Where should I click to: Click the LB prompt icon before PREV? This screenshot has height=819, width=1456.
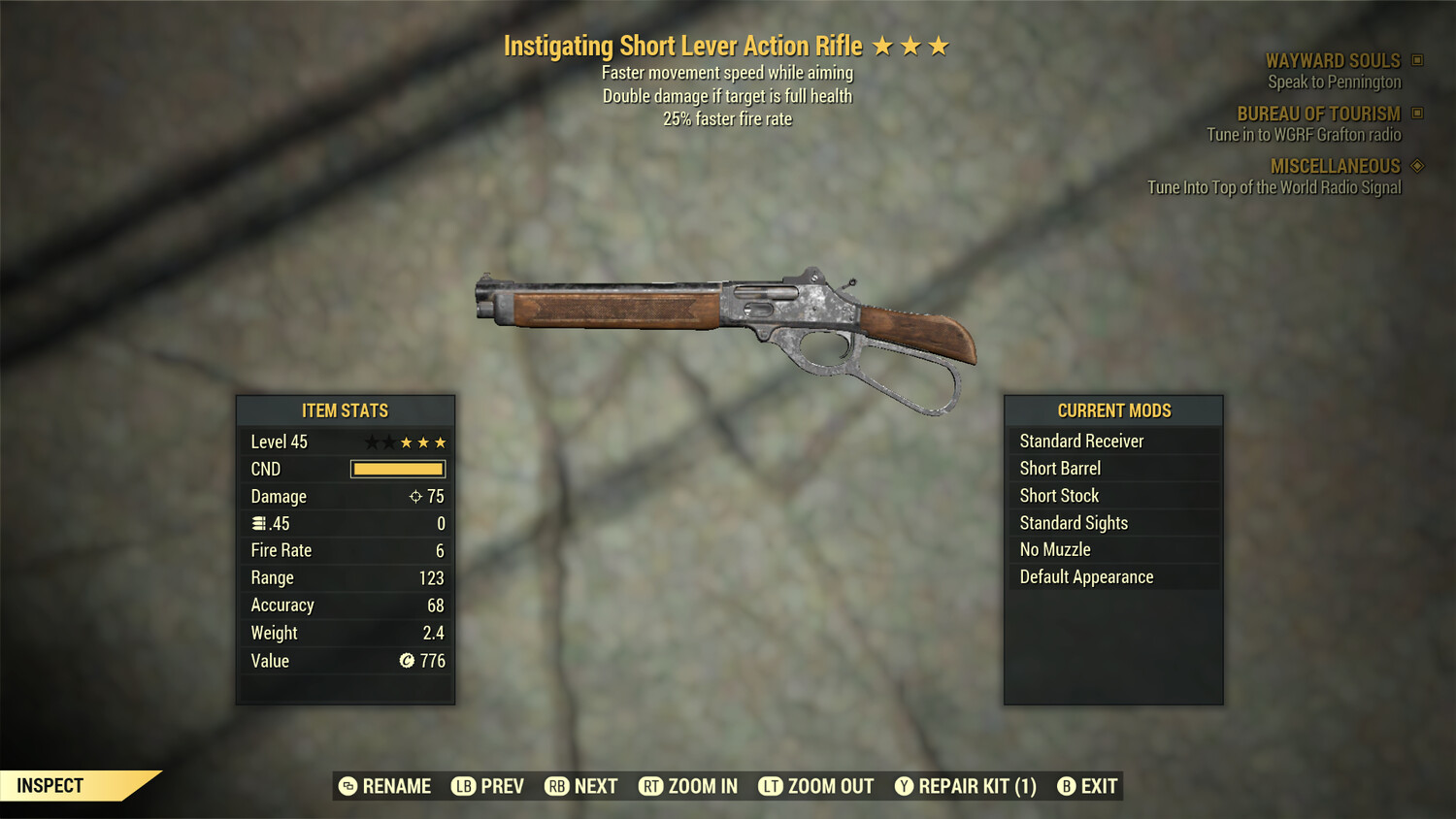[x=464, y=786]
